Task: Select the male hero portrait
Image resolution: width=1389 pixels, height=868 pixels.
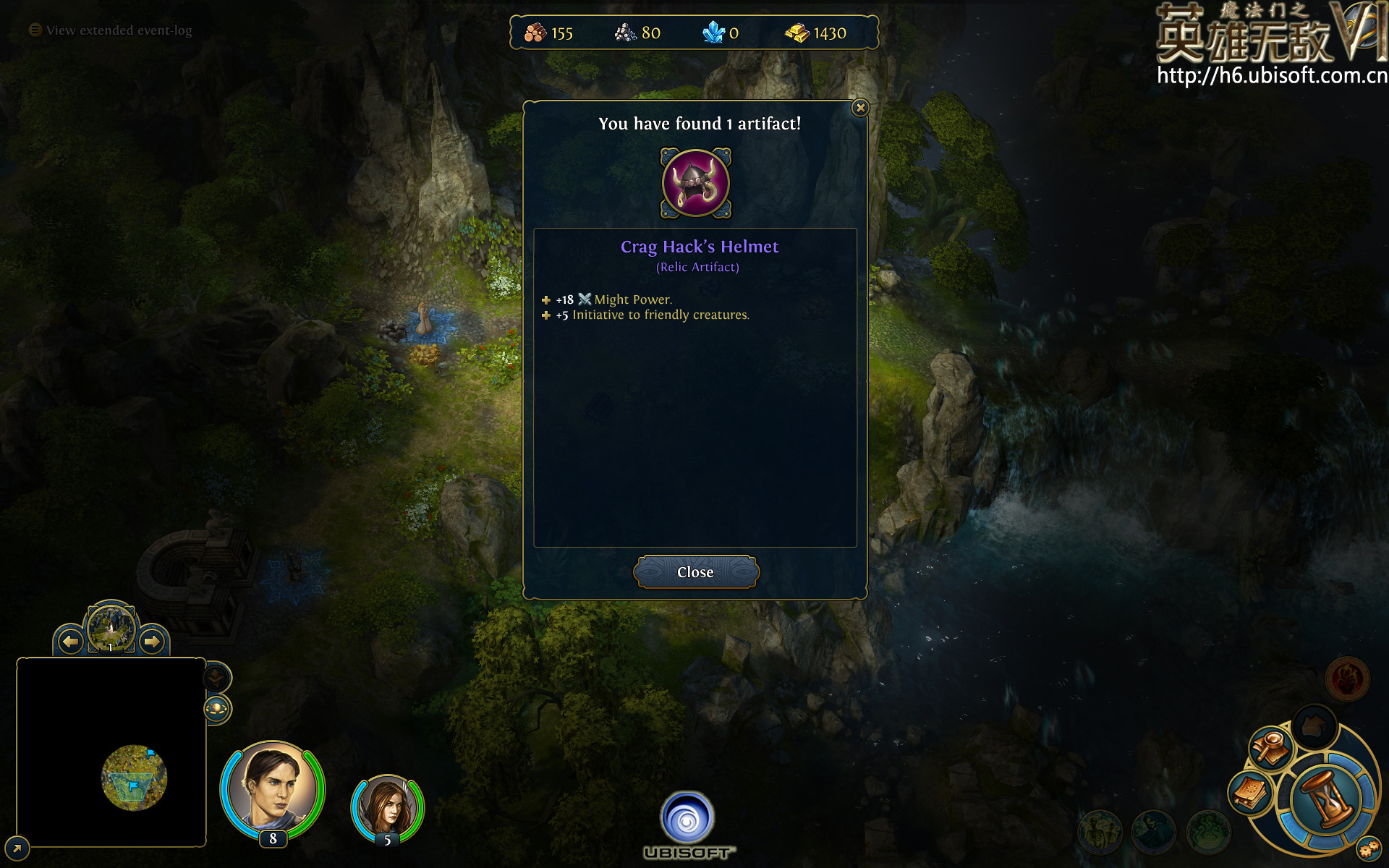Action: (x=272, y=786)
